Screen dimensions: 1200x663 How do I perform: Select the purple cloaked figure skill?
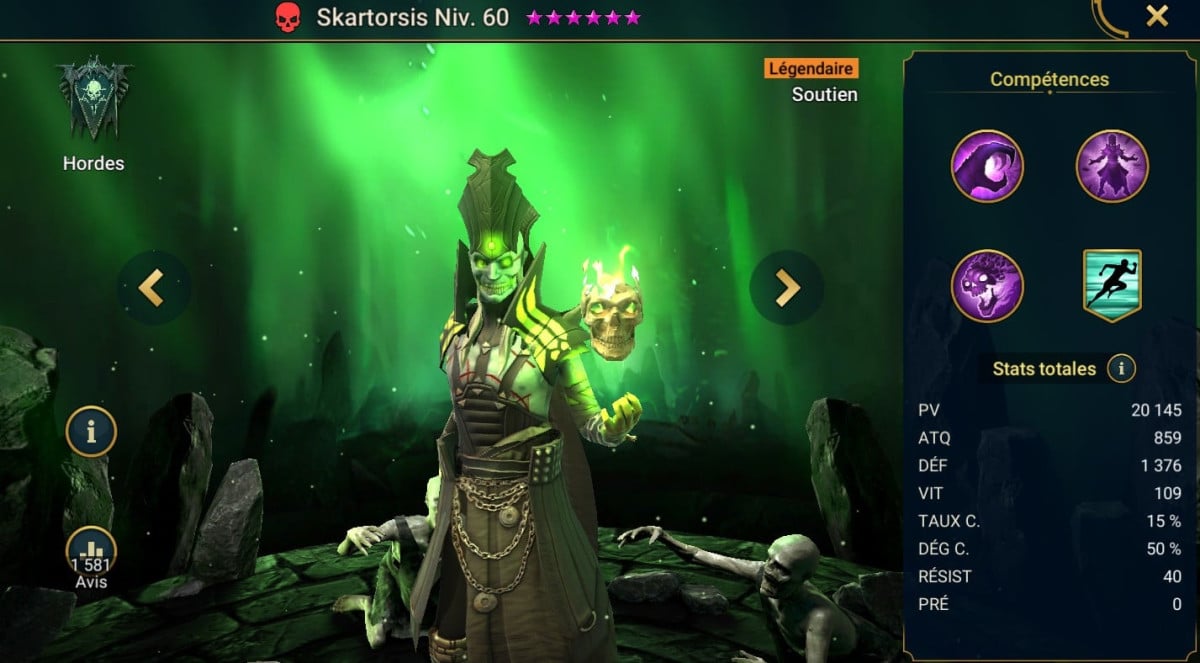pos(1112,166)
